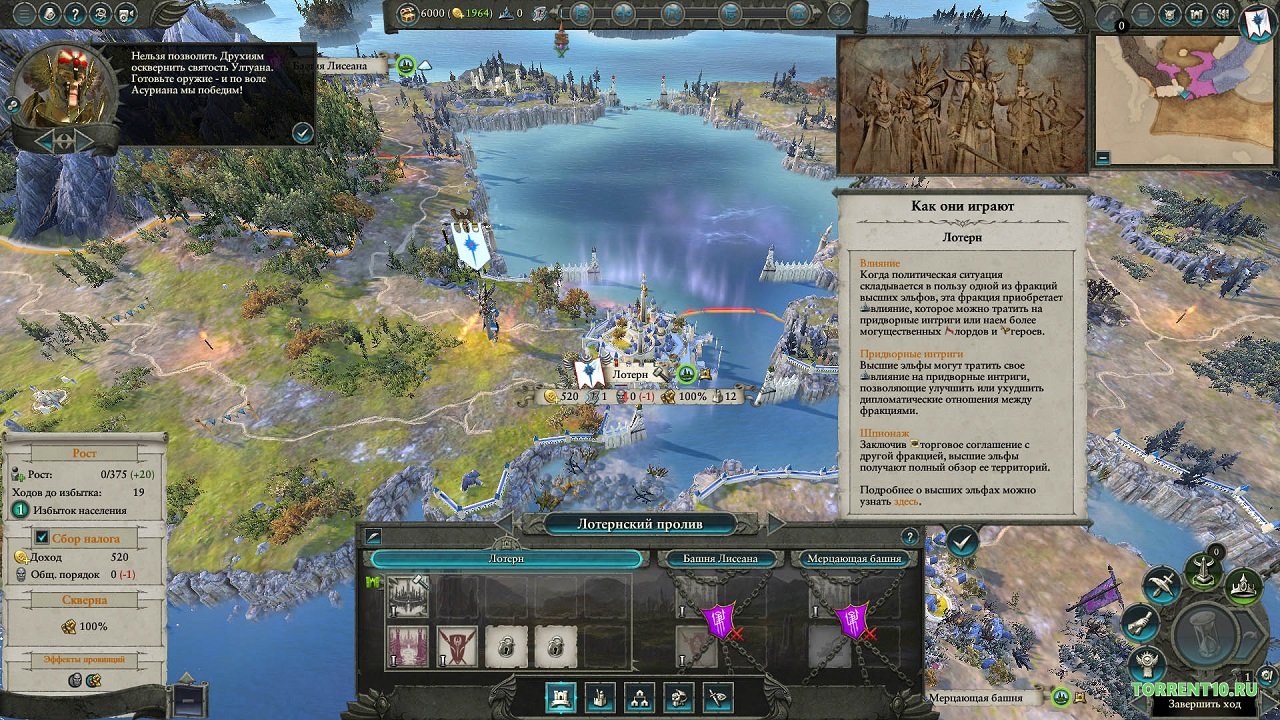The width and height of the screenshot is (1280, 720).
Task: Click the Лотерн city label on the map
Action: point(630,373)
